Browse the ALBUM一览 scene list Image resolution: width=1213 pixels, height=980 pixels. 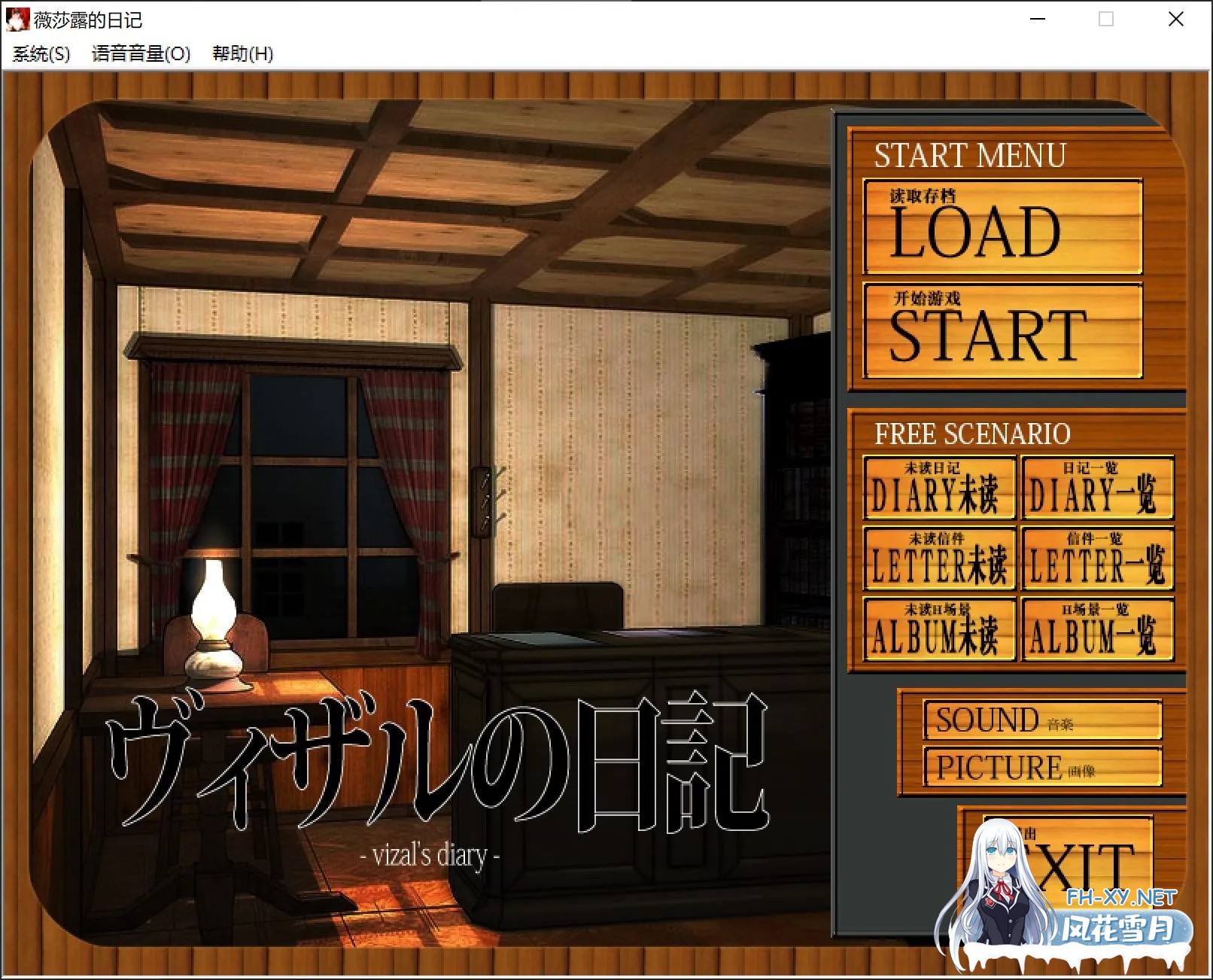click(x=1097, y=629)
